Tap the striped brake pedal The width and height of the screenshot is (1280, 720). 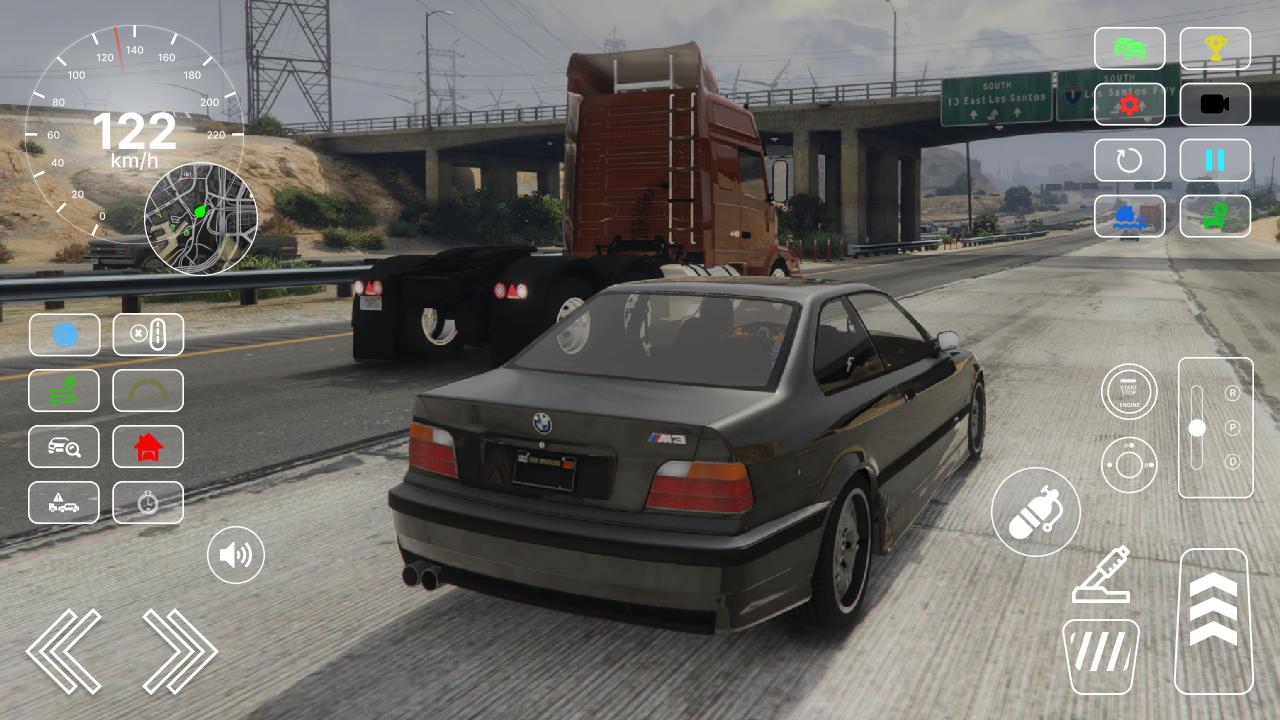1100,655
